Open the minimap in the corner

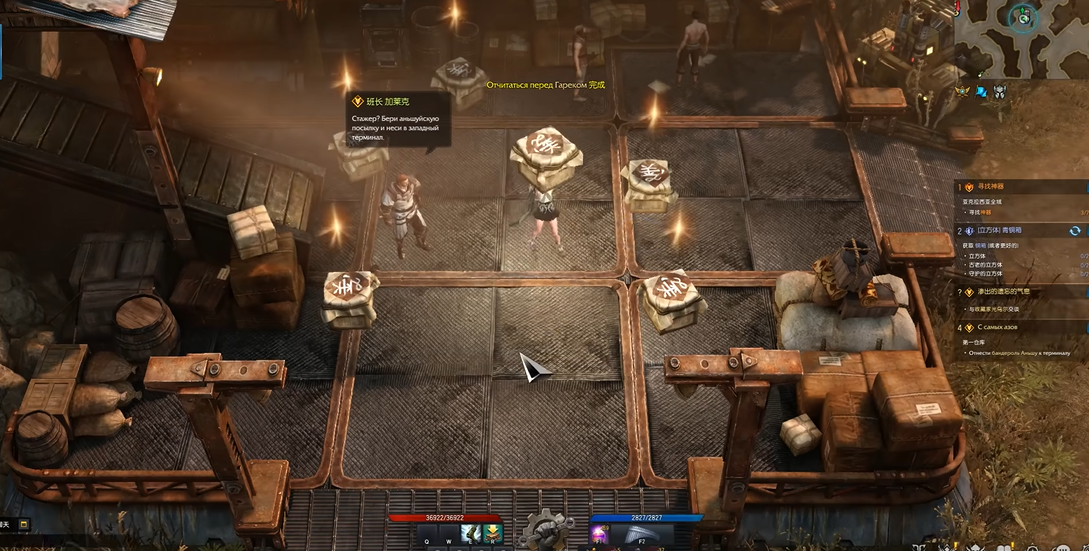pos(1021,36)
